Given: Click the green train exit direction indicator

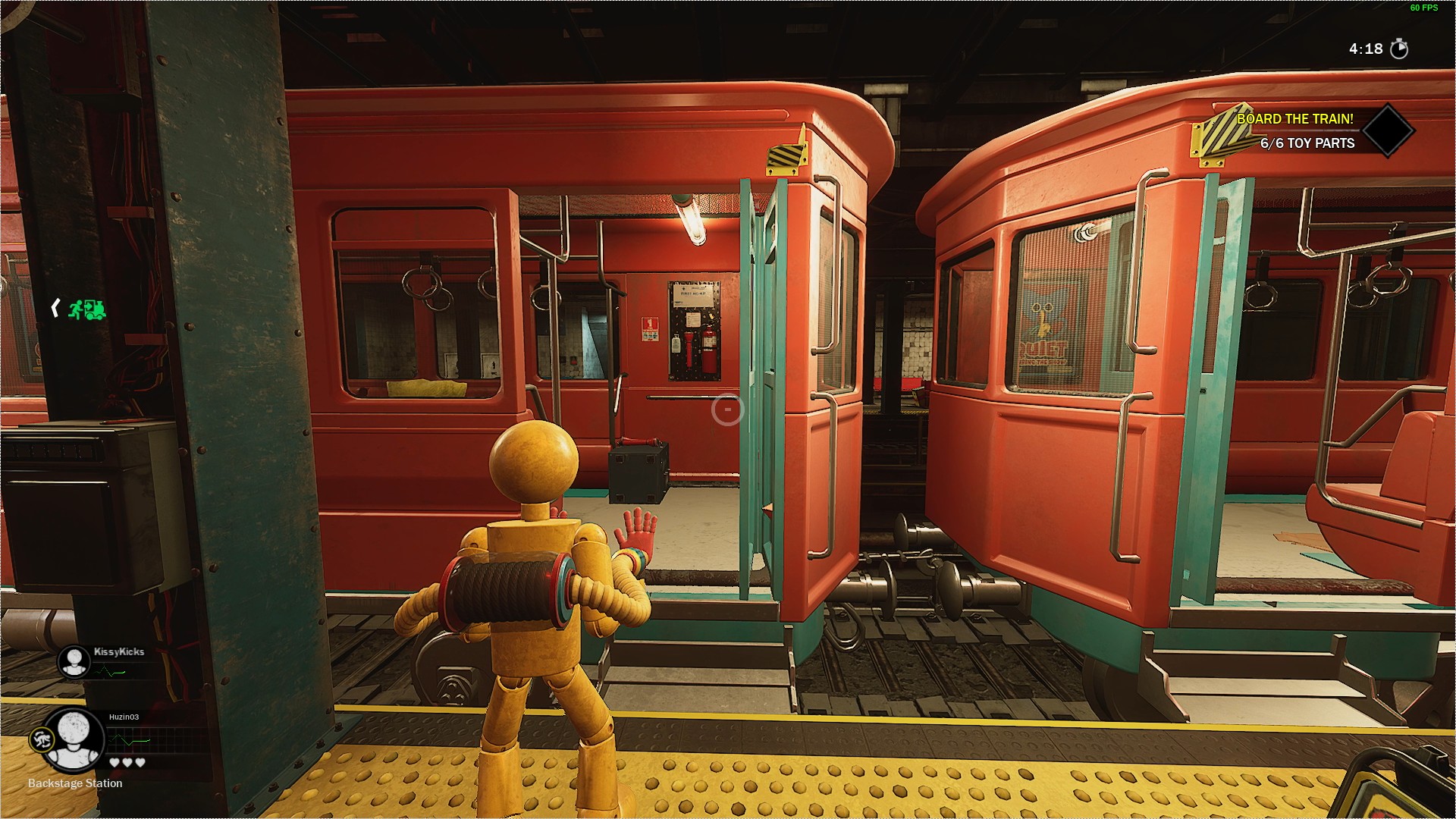Looking at the screenshot, I should (86, 309).
